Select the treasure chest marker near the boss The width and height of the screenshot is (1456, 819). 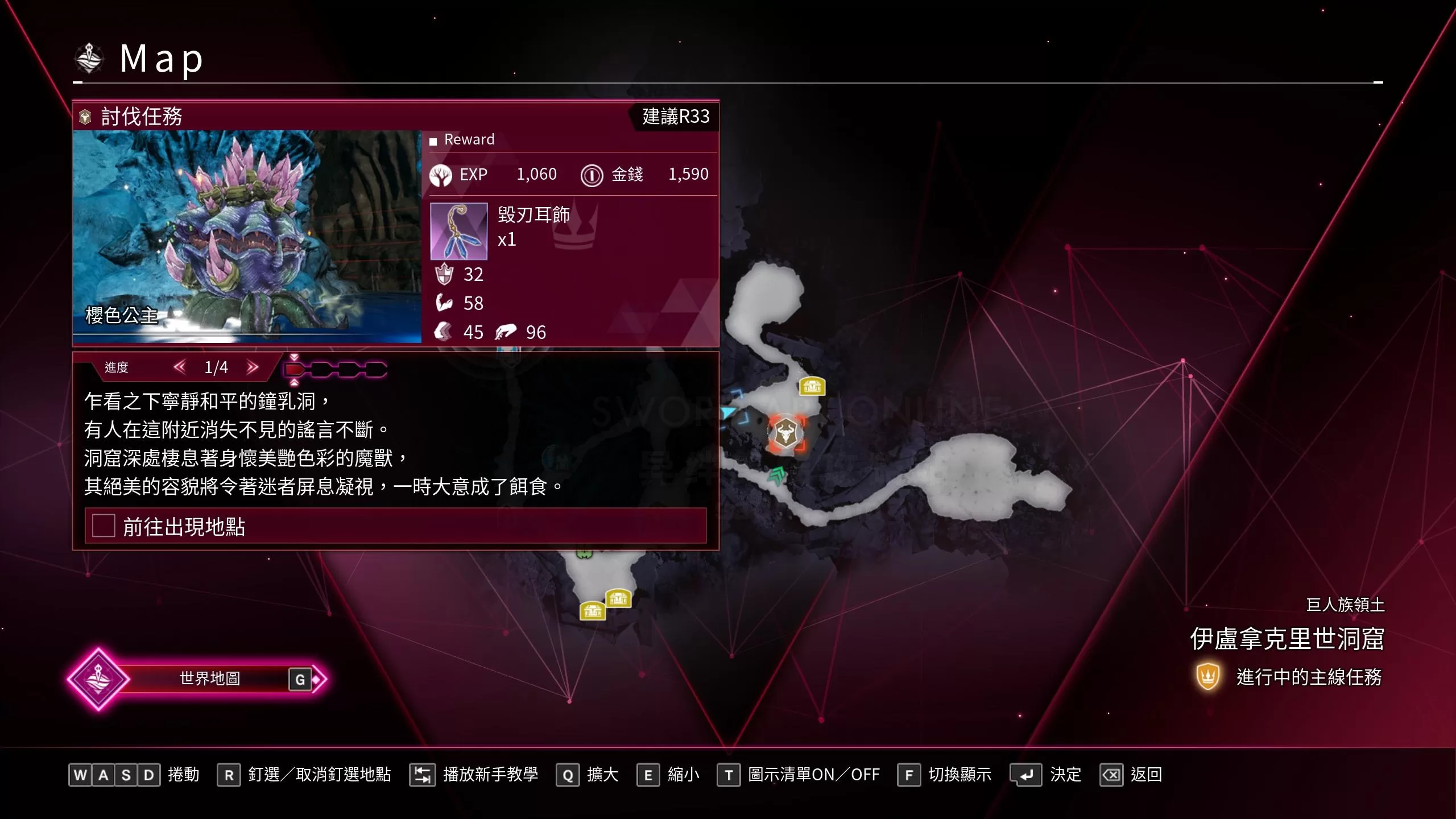(x=812, y=387)
